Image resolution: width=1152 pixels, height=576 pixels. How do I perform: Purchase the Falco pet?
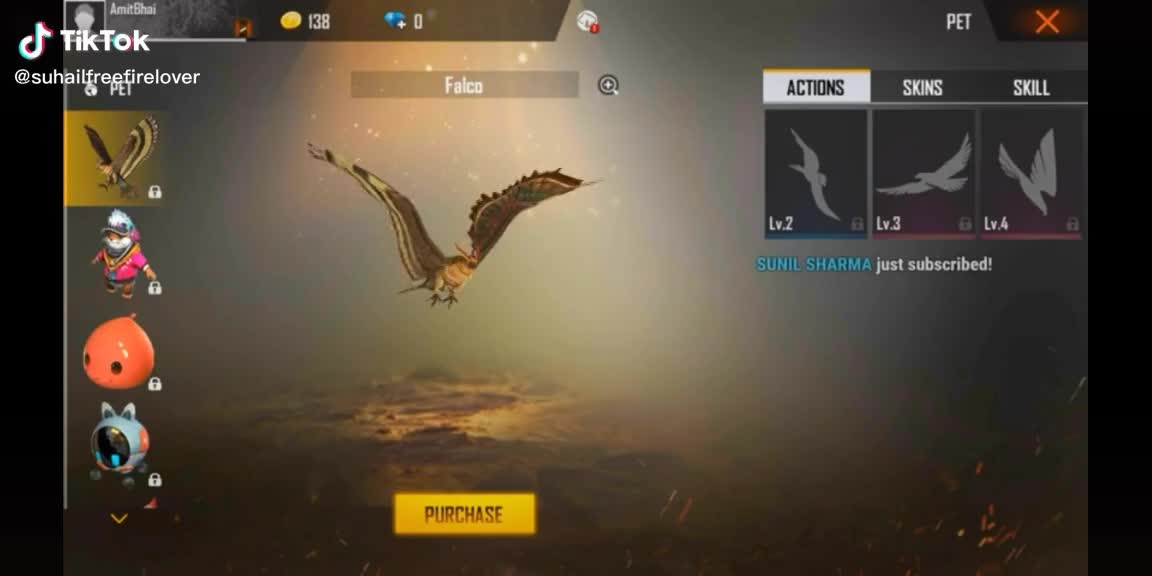(464, 514)
